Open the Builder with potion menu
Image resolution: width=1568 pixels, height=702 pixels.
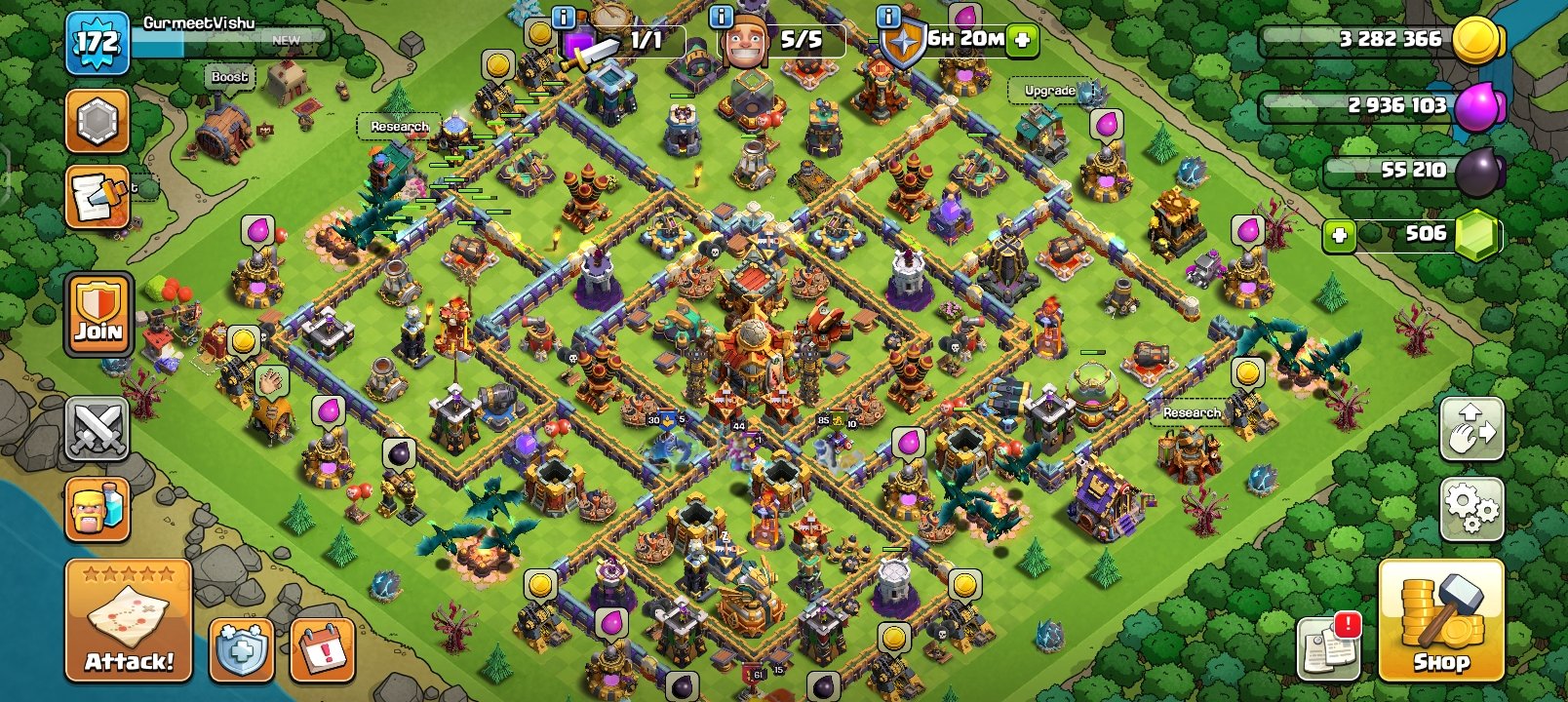tap(98, 509)
